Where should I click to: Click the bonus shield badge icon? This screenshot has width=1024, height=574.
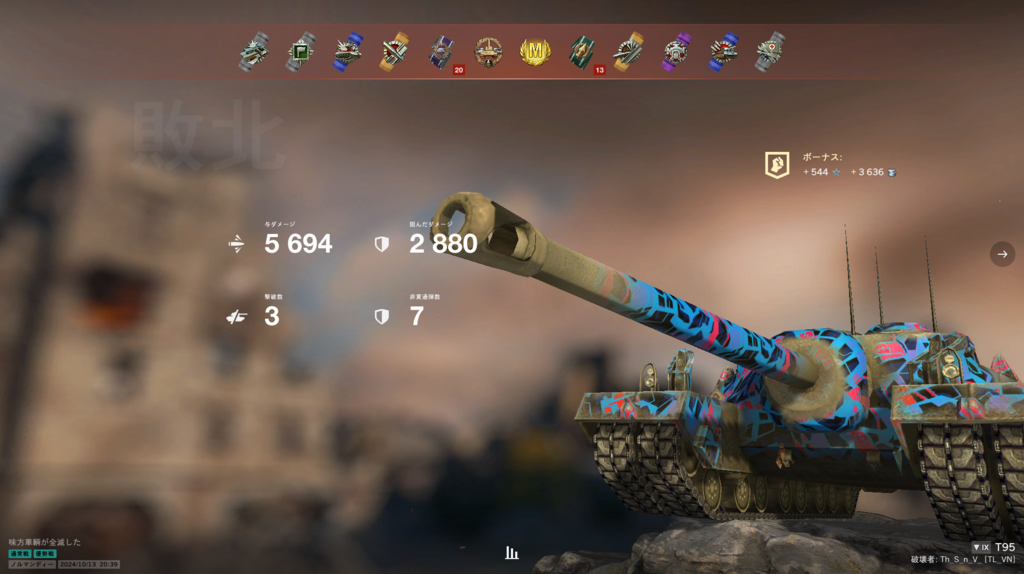[777, 165]
